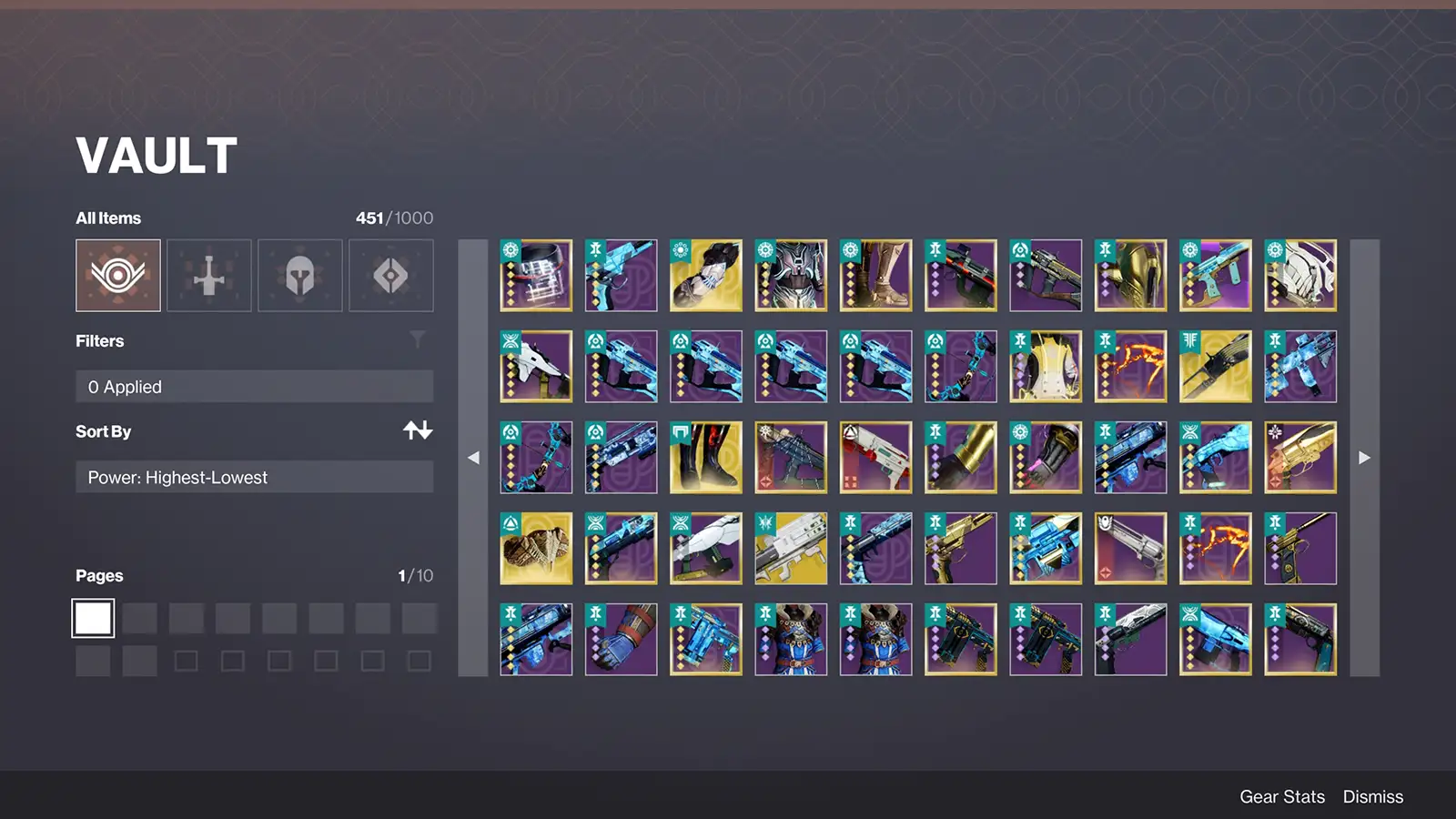
Task: Select the top-left armor piece in the vault grid
Action: click(x=535, y=275)
